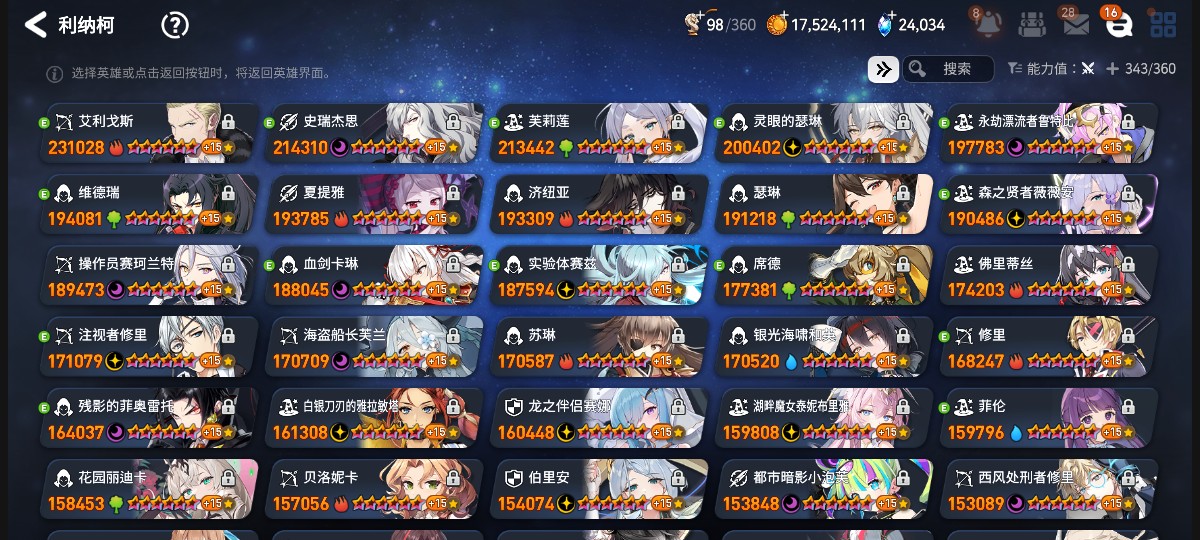
Task: Toggle the double-arrow button beside search
Action: pyautogui.click(x=882, y=69)
